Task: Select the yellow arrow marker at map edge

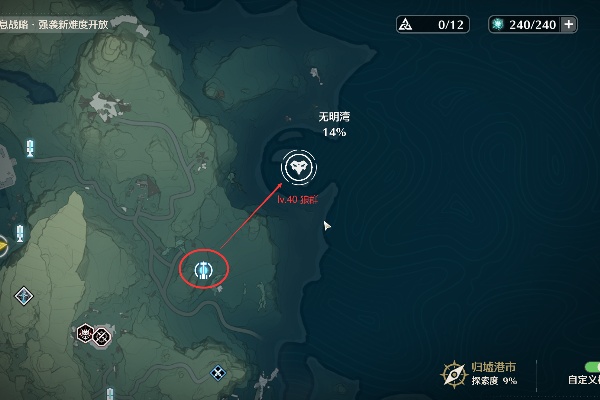Action: pos(3,240)
